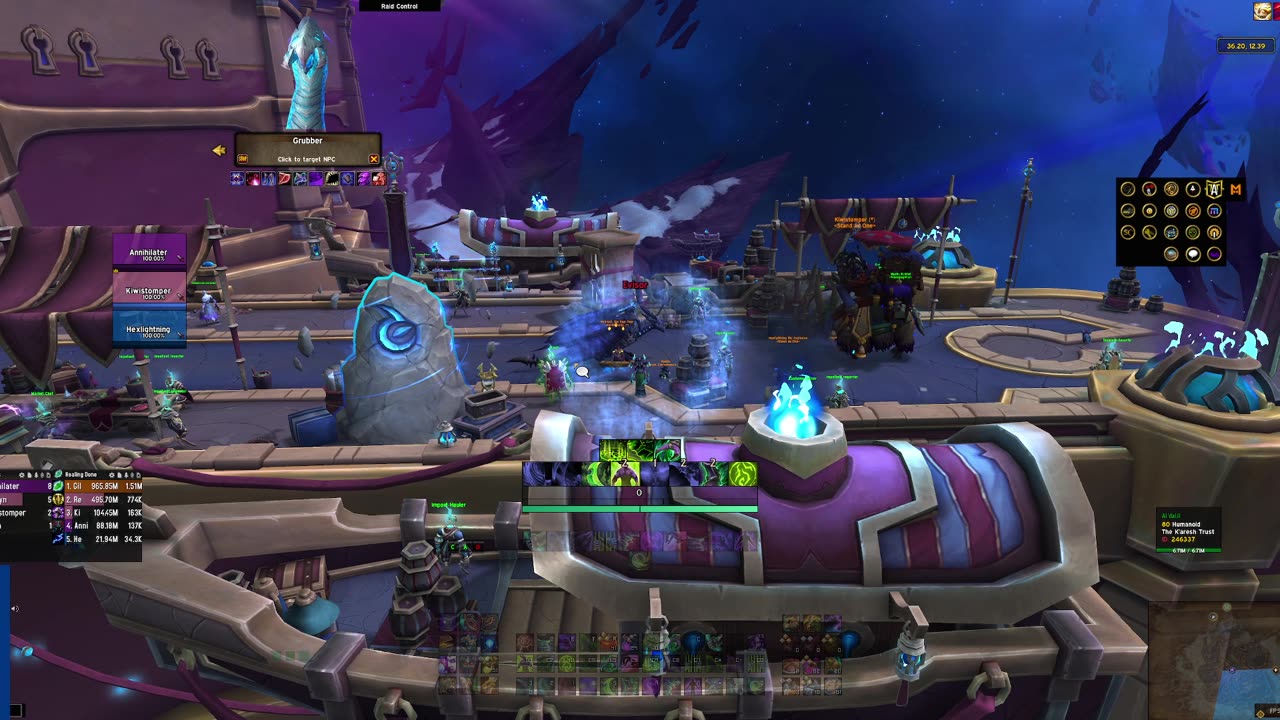Image resolution: width=1280 pixels, height=720 pixels.
Task: Click the player coordinates display
Action: 1245,46
